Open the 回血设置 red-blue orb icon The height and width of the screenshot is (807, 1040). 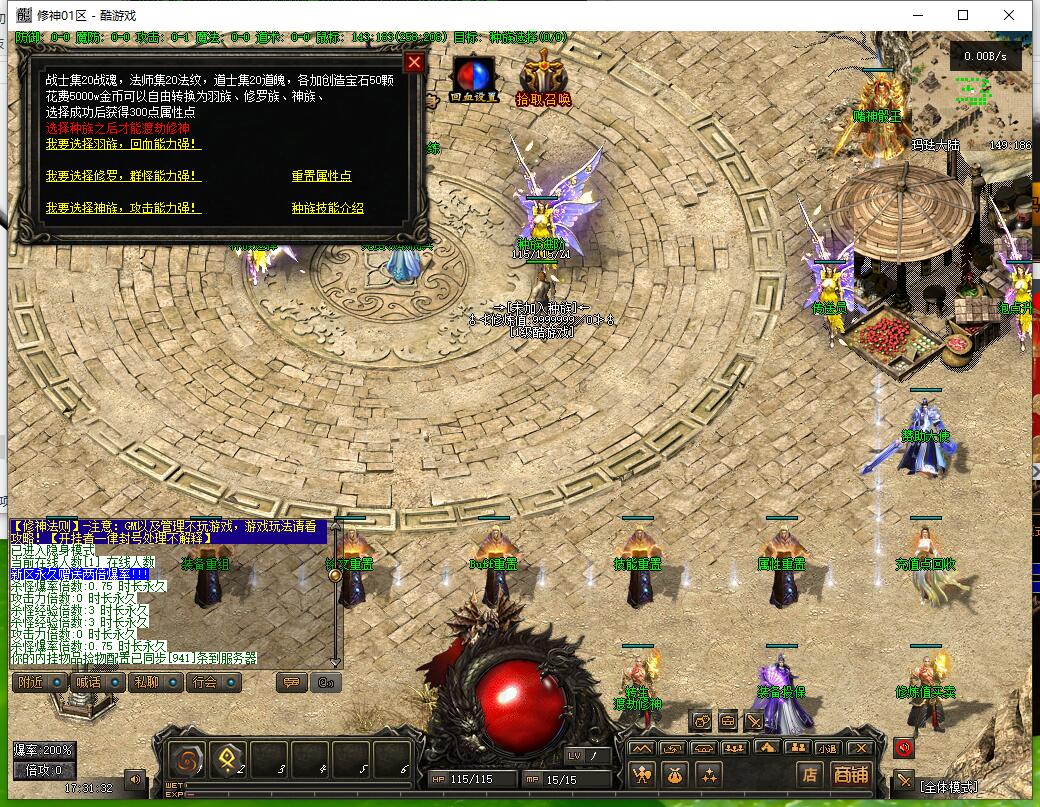pyautogui.click(x=474, y=77)
